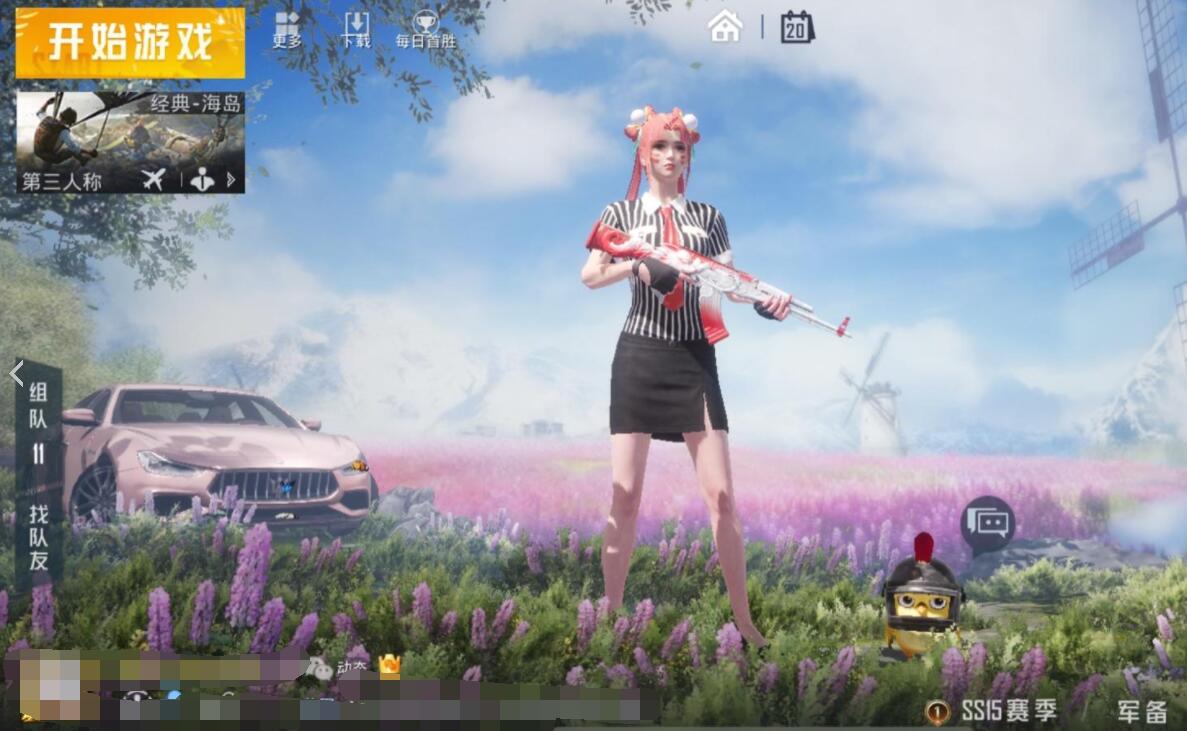Screen dimensions: 1187x731
Task: Open the 动态 moments button
Action: pos(338,667)
